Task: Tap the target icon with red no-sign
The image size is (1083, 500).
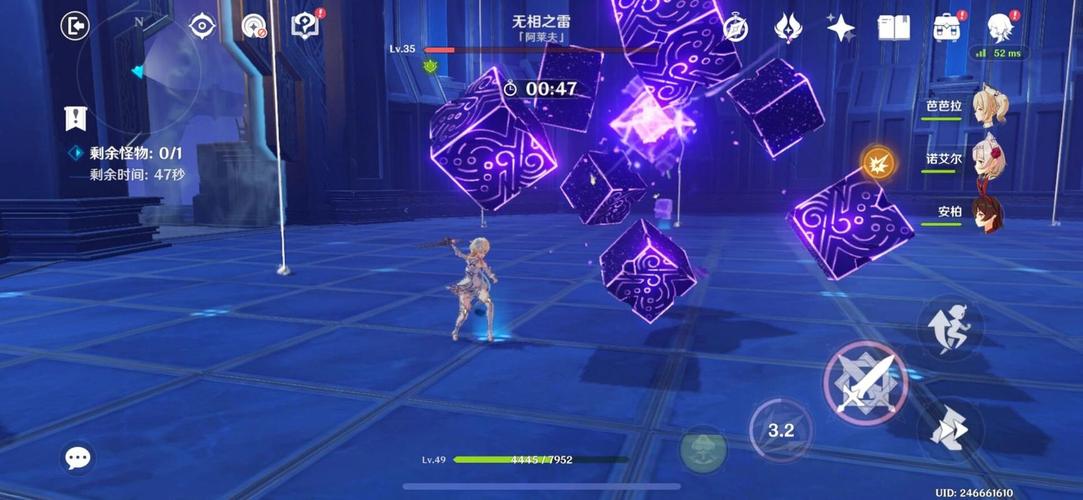Action: (x=255, y=27)
